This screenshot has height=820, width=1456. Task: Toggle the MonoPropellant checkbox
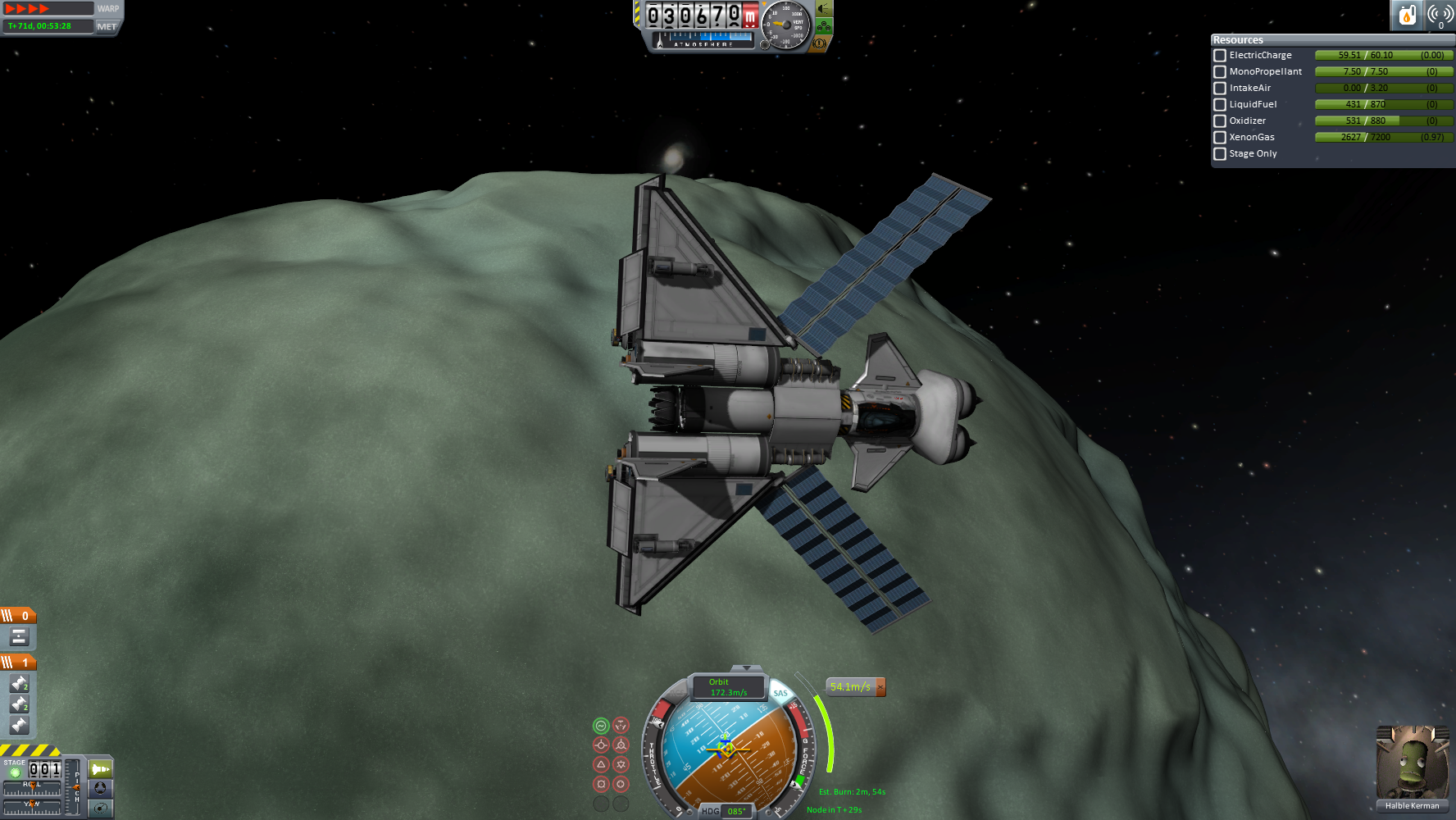1220,72
